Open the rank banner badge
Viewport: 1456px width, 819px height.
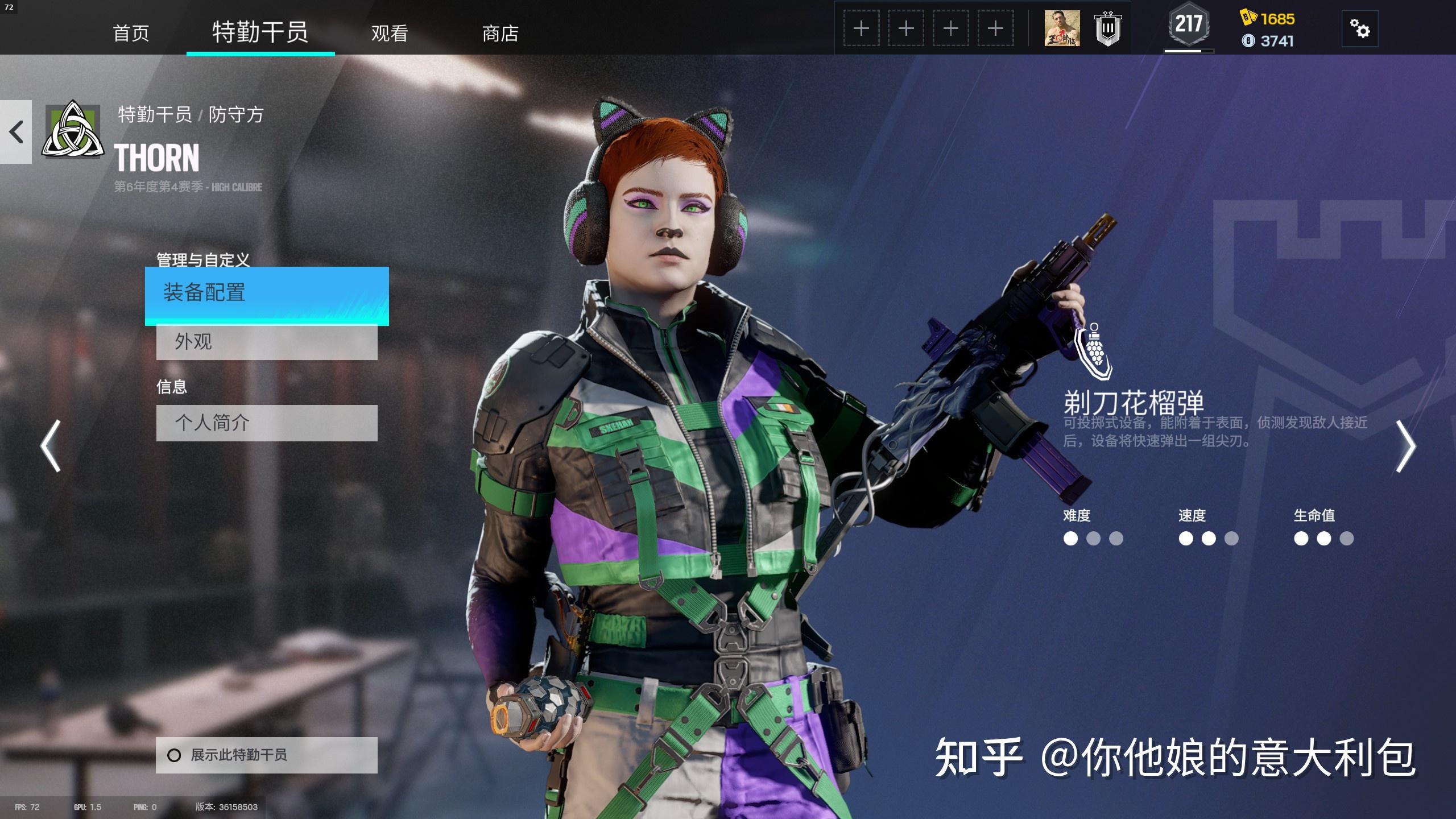pos(1107,28)
